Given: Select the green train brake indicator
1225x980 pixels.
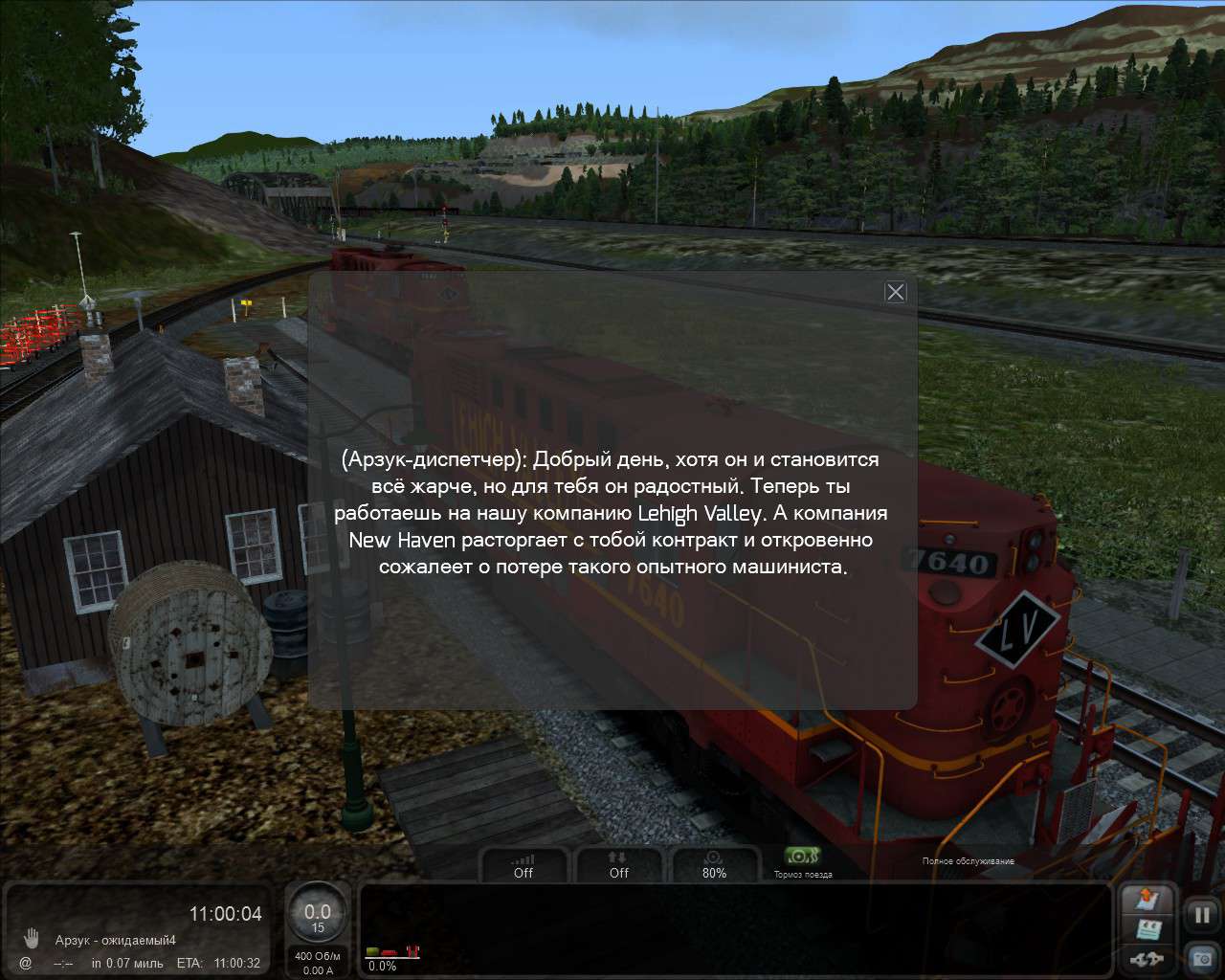Looking at the screenshot, I should (802, 856).
